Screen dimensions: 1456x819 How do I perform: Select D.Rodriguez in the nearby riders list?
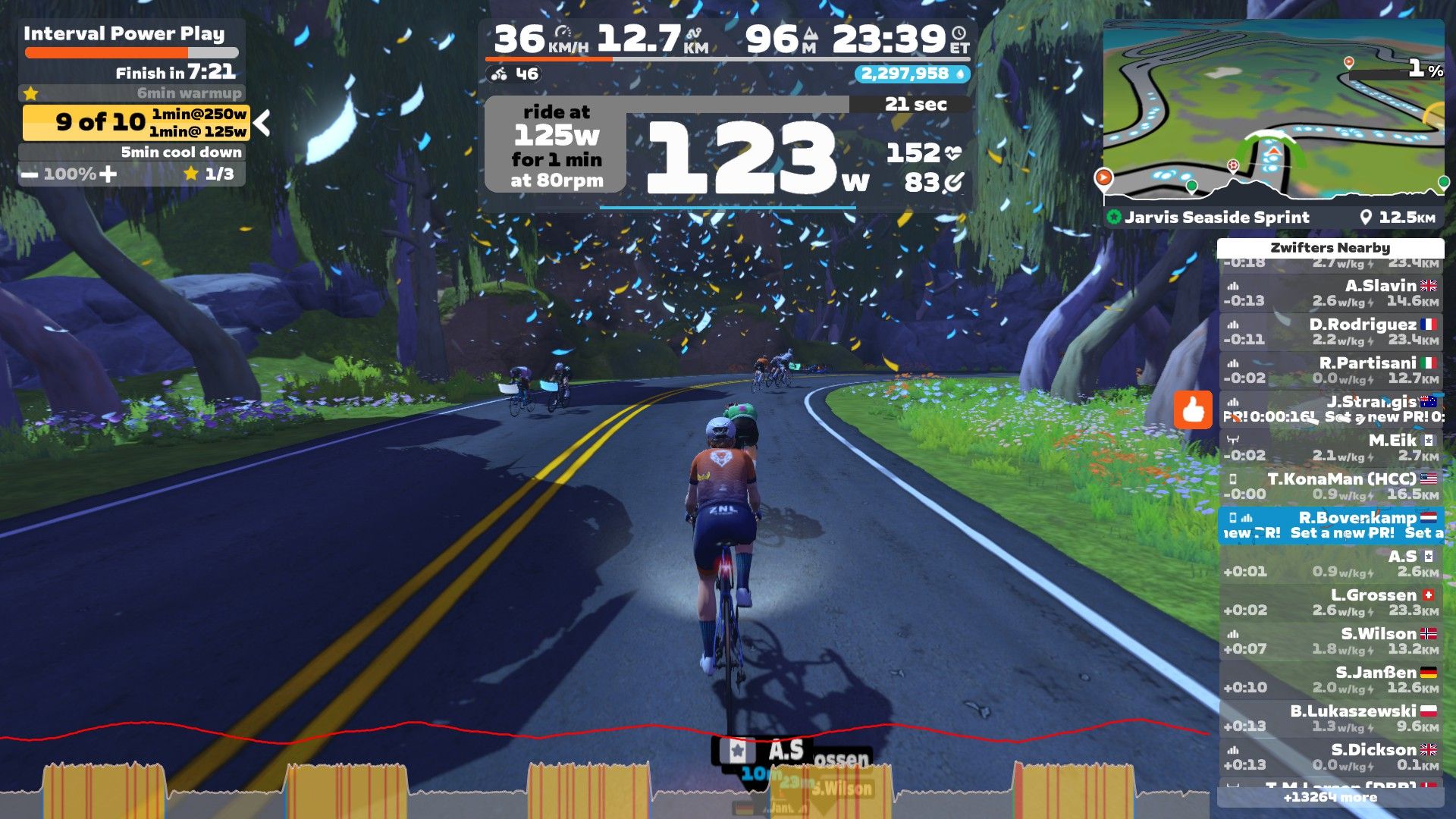1330,331
